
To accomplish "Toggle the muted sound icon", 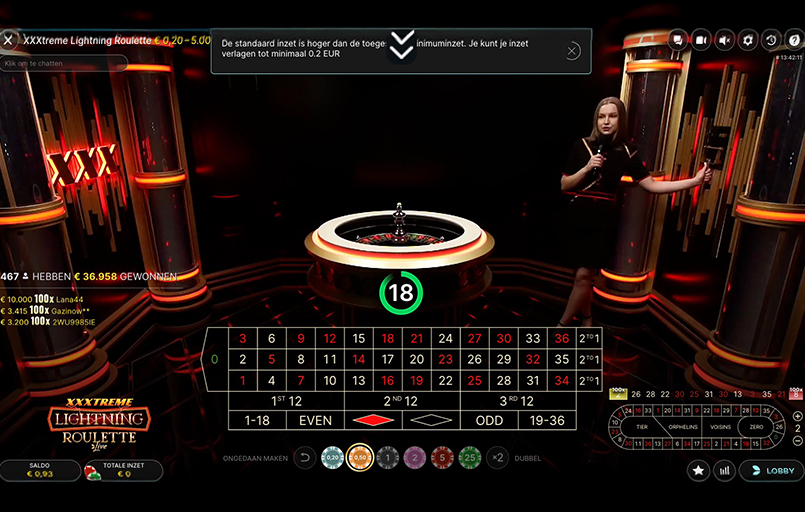I will pos(723,40).
